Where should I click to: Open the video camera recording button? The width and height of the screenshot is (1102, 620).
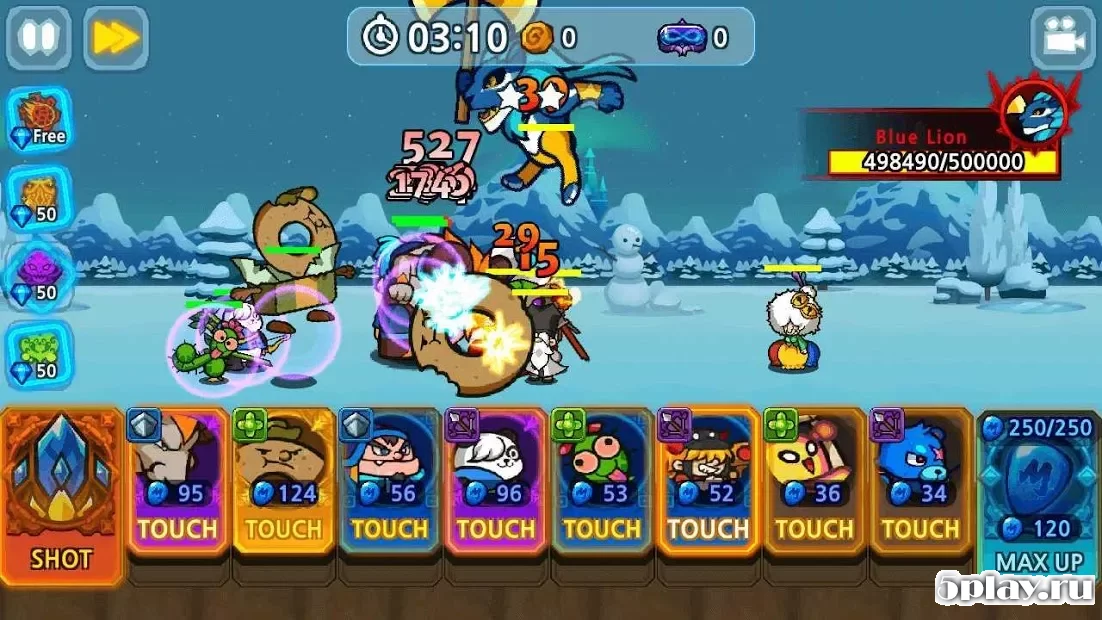1062,38
